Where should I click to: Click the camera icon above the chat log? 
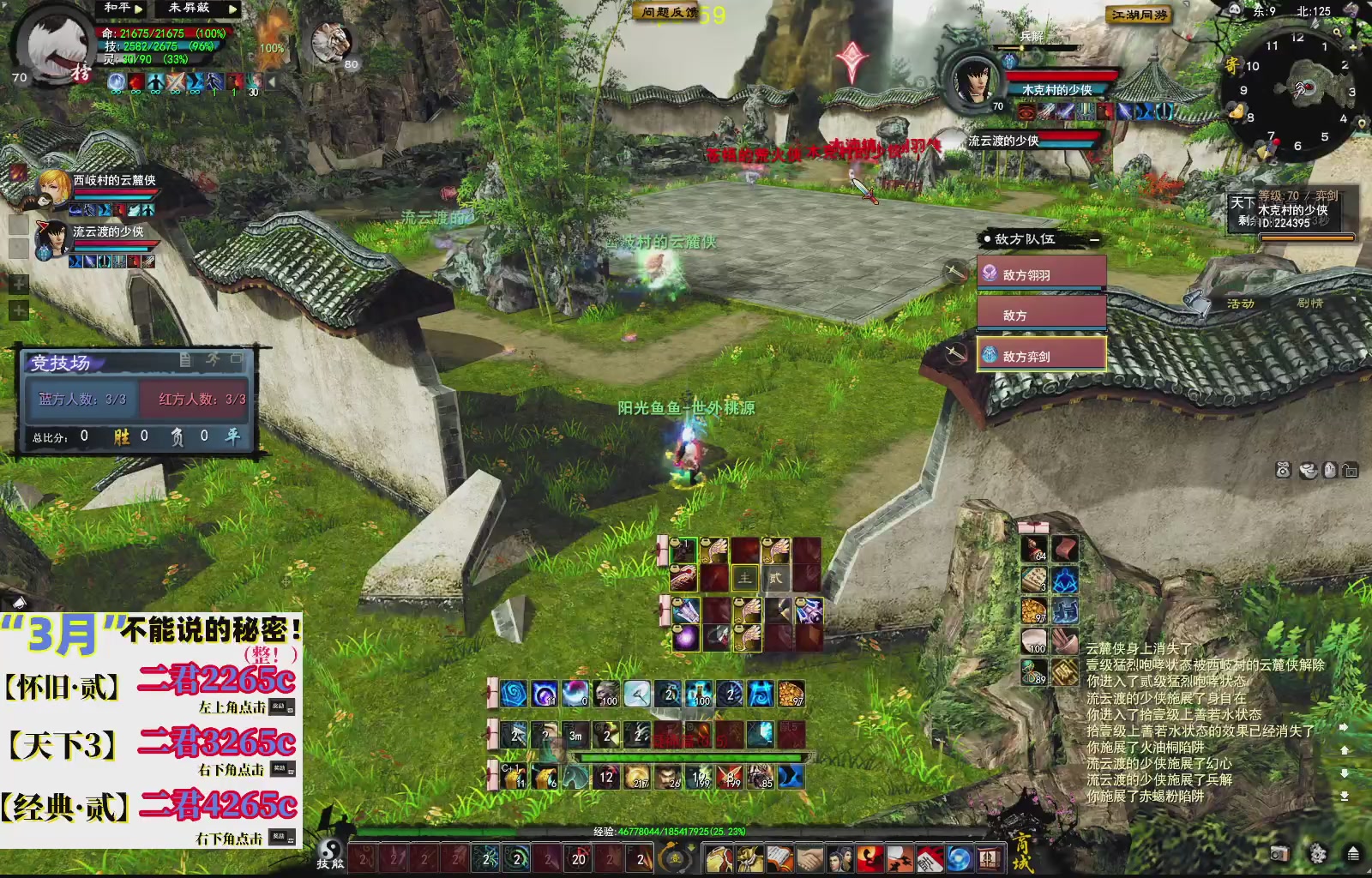1281,468
